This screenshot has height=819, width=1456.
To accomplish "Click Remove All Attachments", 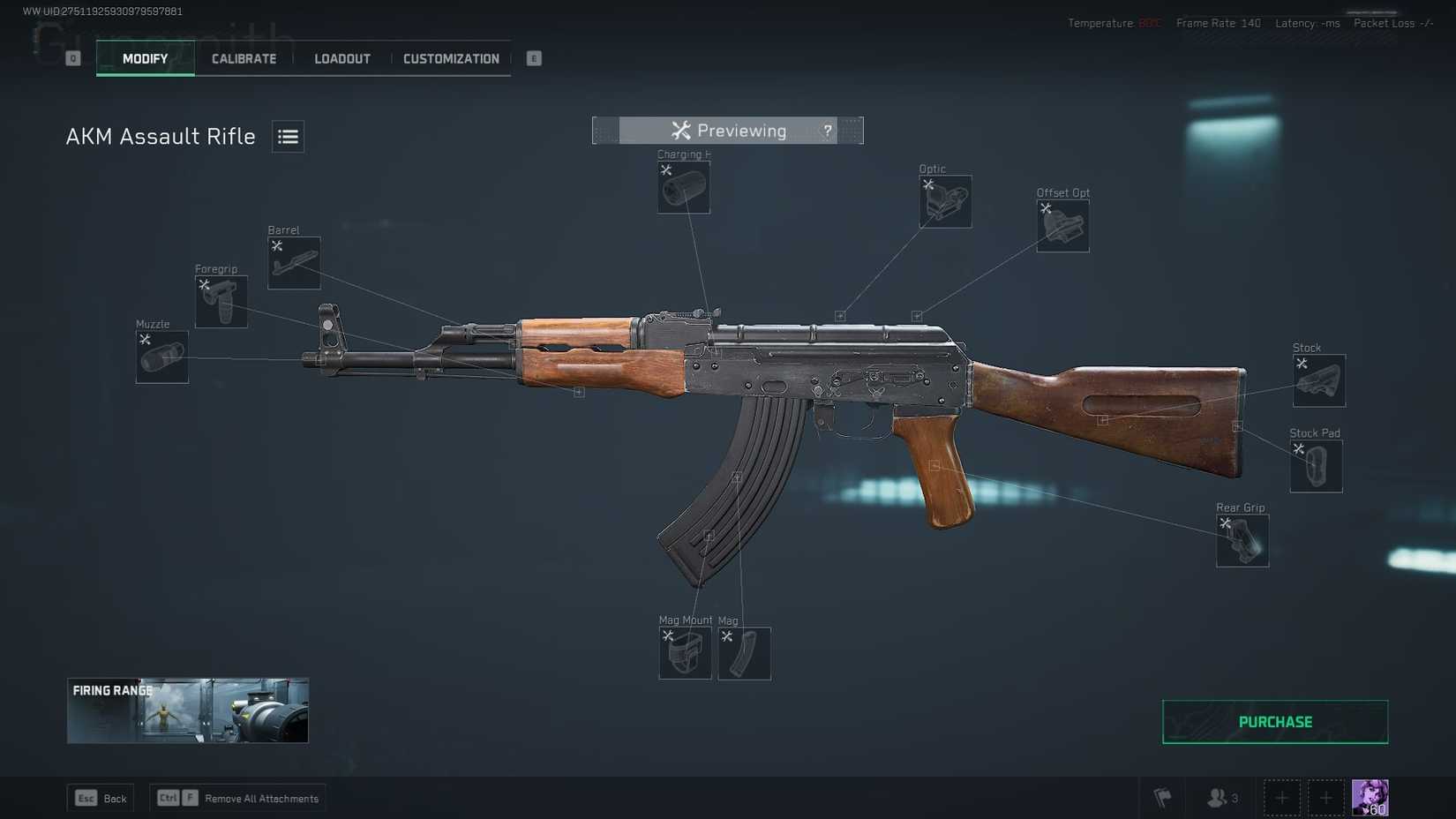I will 238,798.
